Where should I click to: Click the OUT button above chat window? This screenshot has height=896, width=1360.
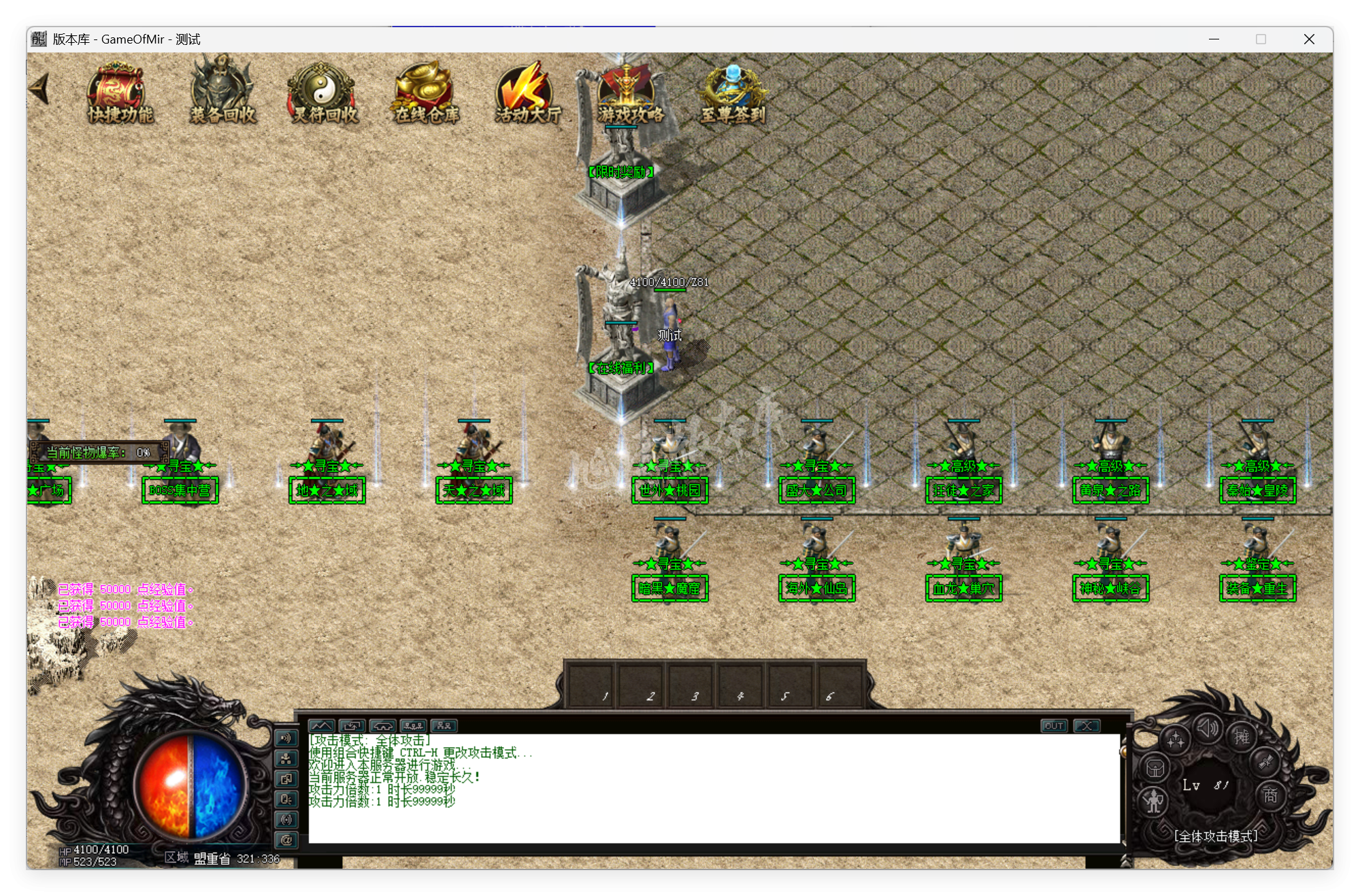(1054, 726)
